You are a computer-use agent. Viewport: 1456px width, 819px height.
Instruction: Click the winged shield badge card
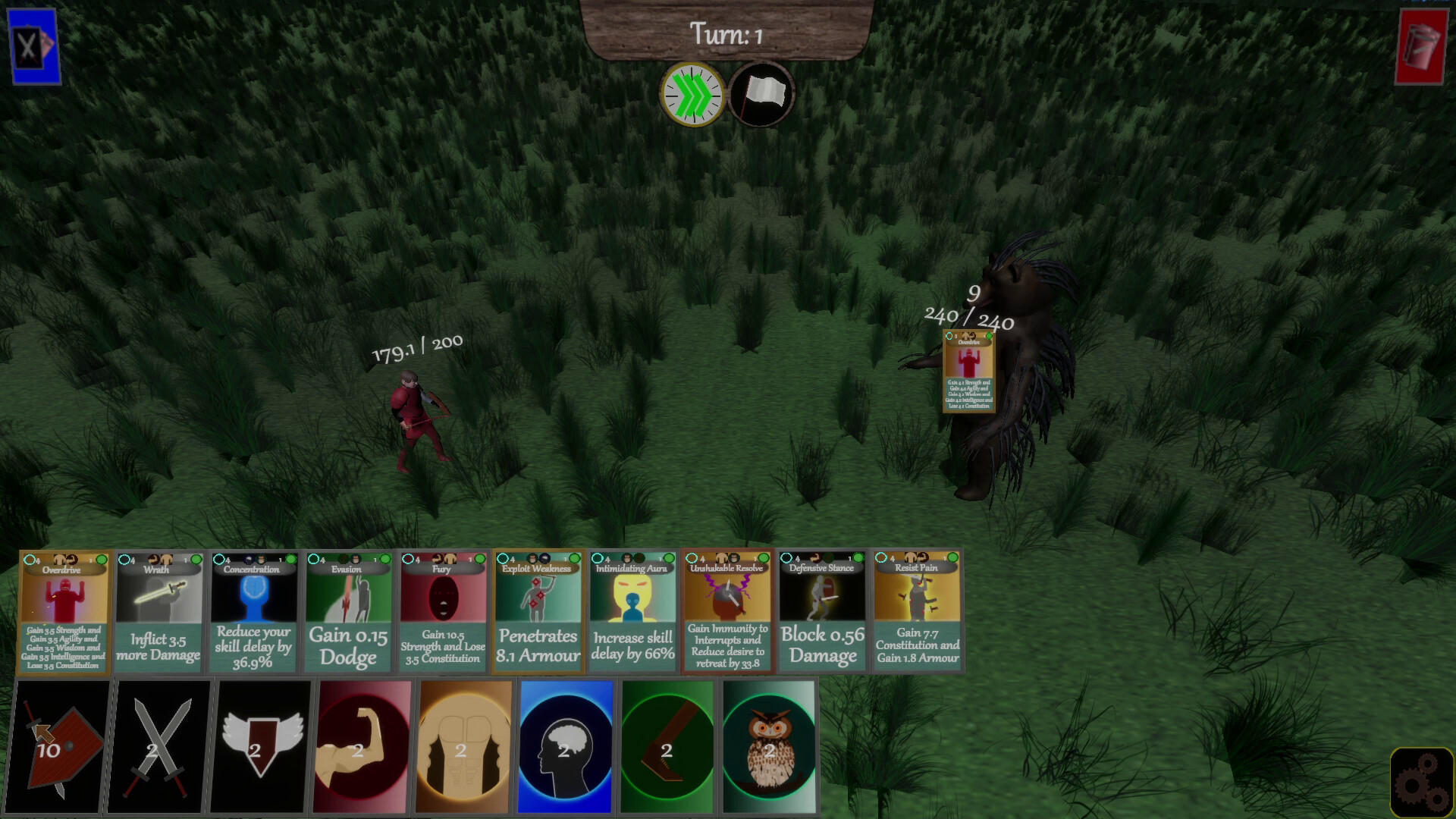(x=258, y=747)
